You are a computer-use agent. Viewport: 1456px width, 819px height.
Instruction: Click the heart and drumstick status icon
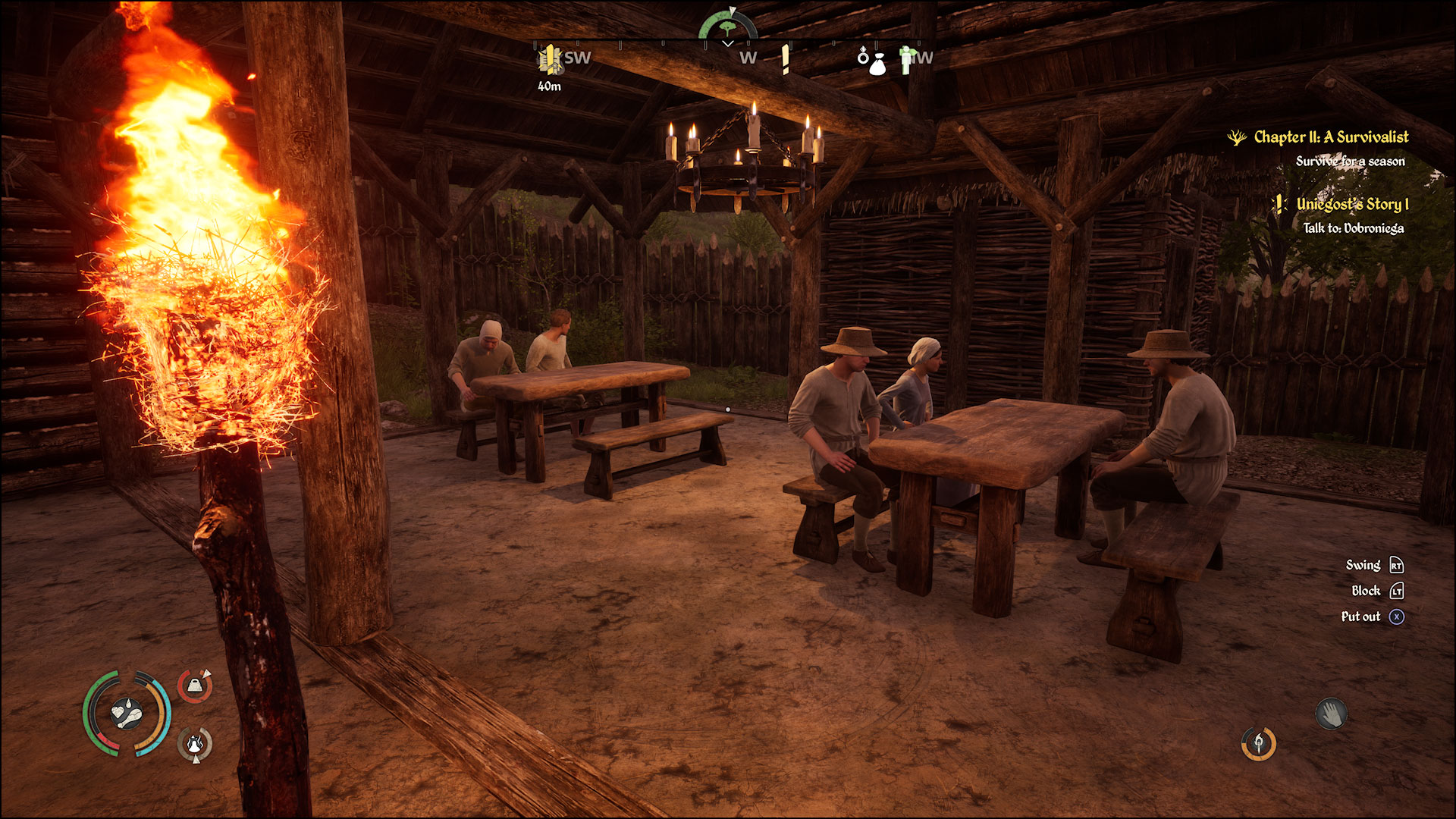(x=127, y=714)
